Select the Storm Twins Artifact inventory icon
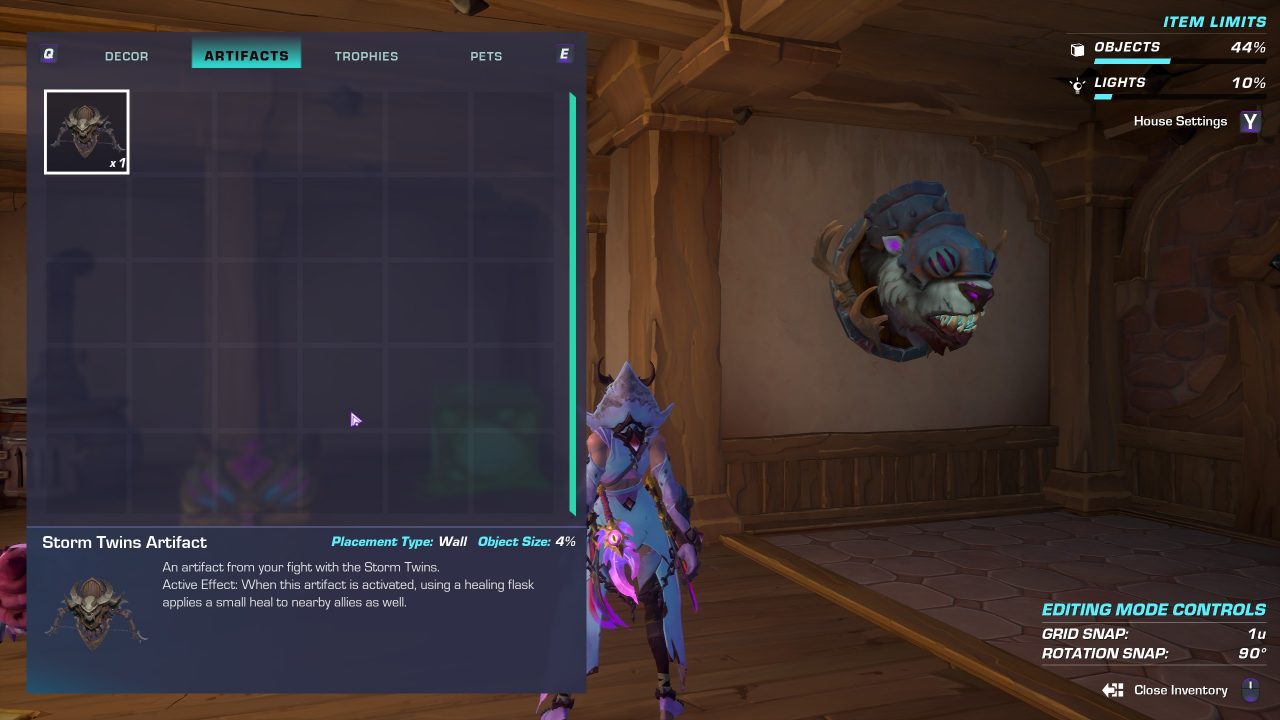This screenshot has height=720, width=1280. pos(86,131)
